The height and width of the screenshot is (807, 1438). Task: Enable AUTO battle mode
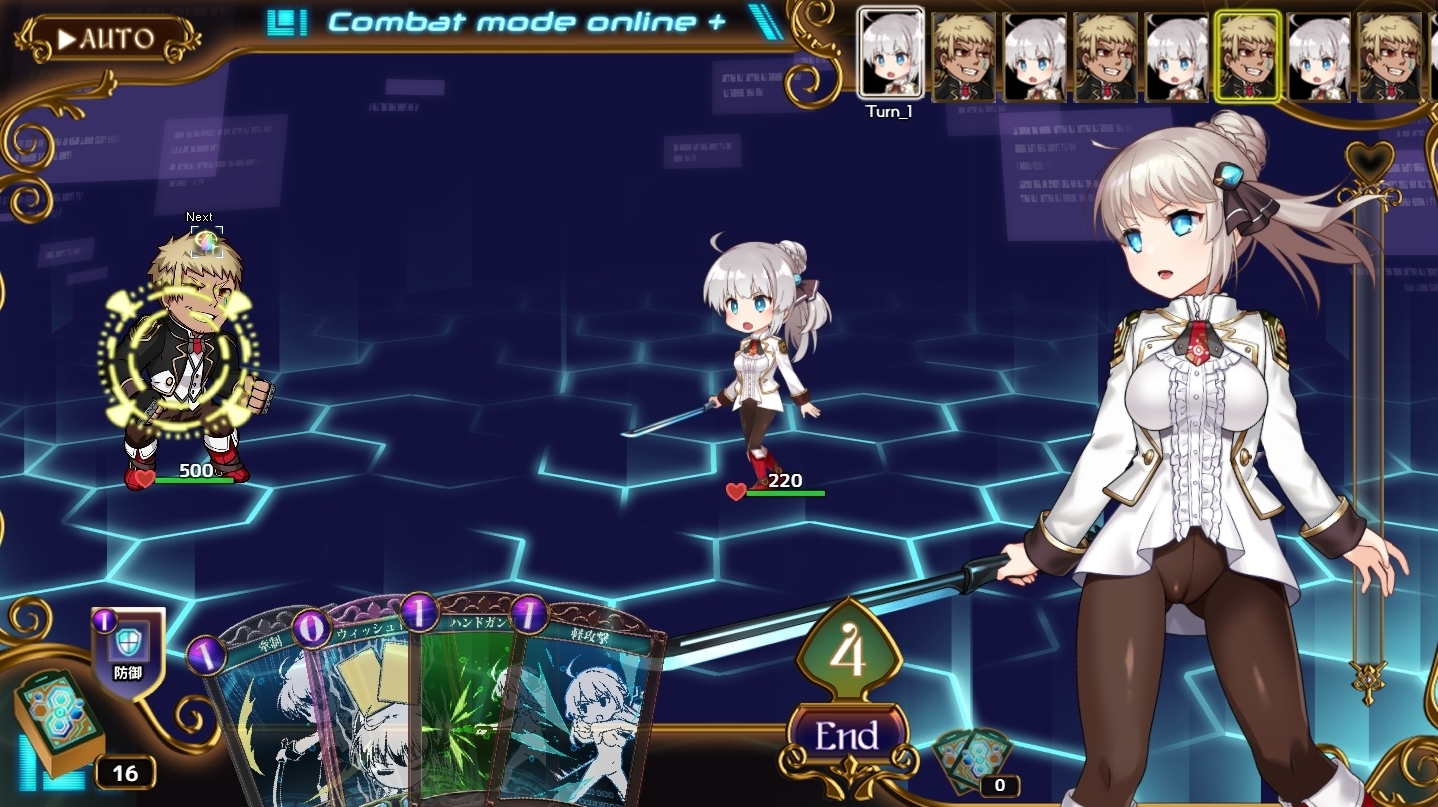pos(107,39)
